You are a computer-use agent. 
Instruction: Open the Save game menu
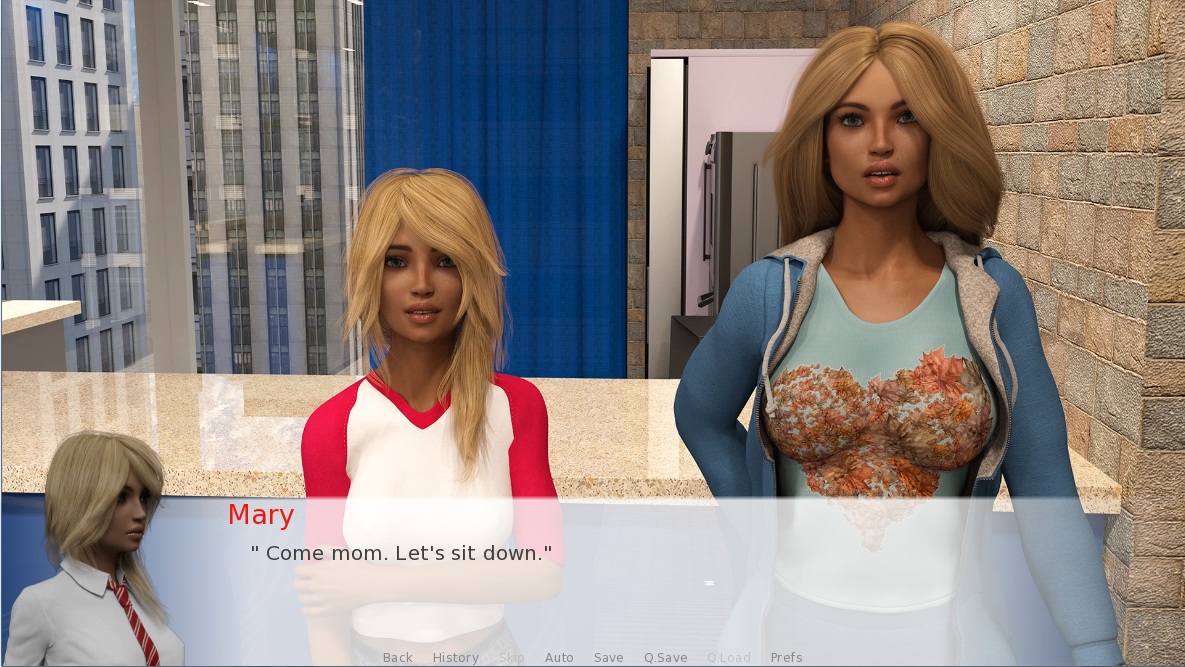(x=608, y=657)
